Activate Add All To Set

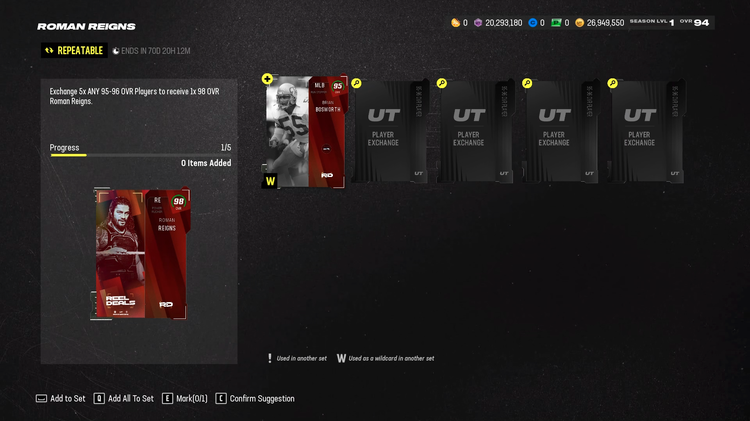[x=130, y=398]
